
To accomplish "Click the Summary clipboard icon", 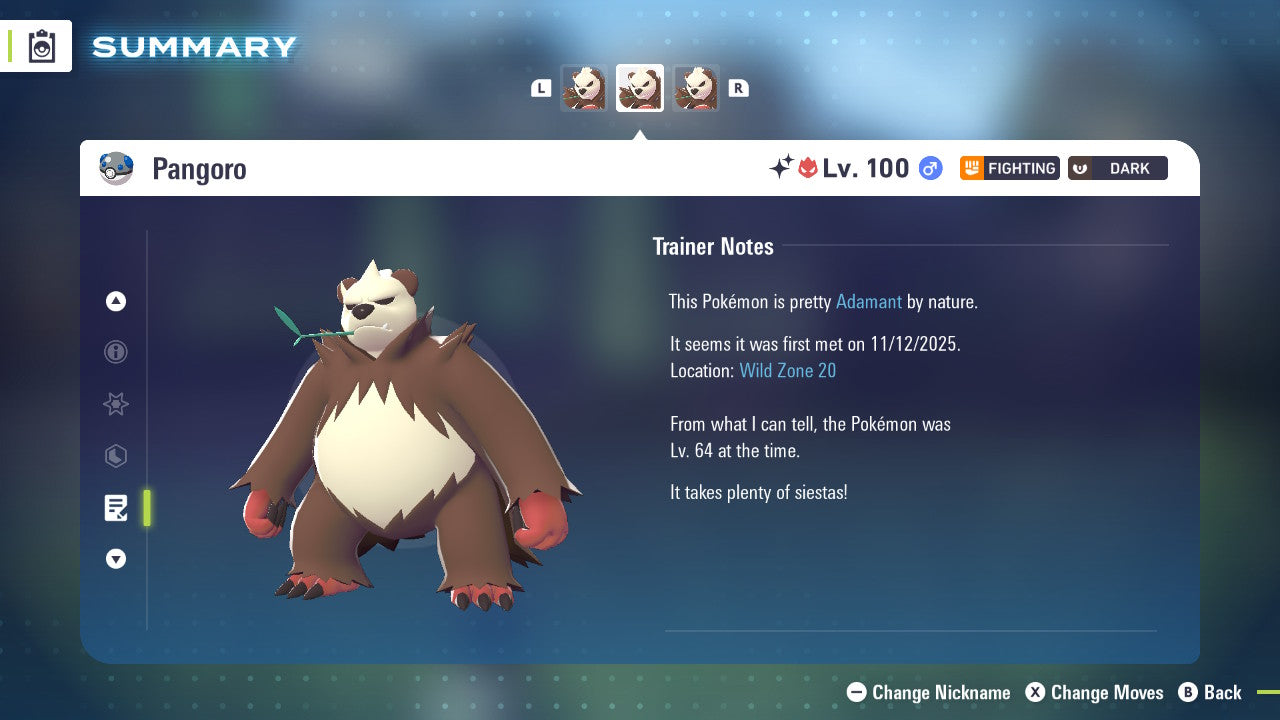I will click(x=40, y=45).
